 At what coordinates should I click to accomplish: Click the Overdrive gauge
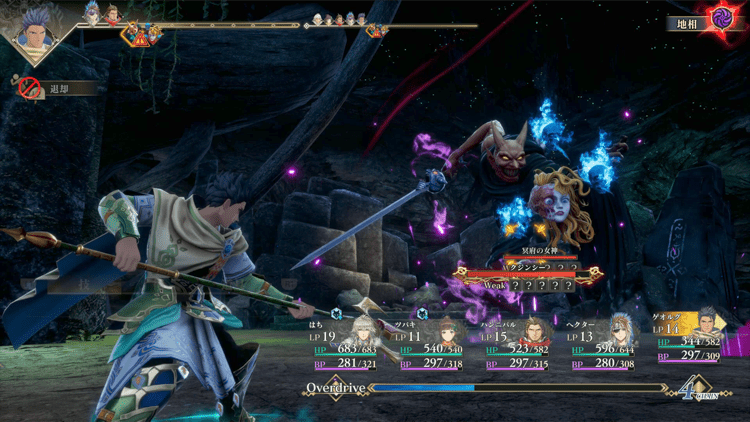(x=500, y=387)
